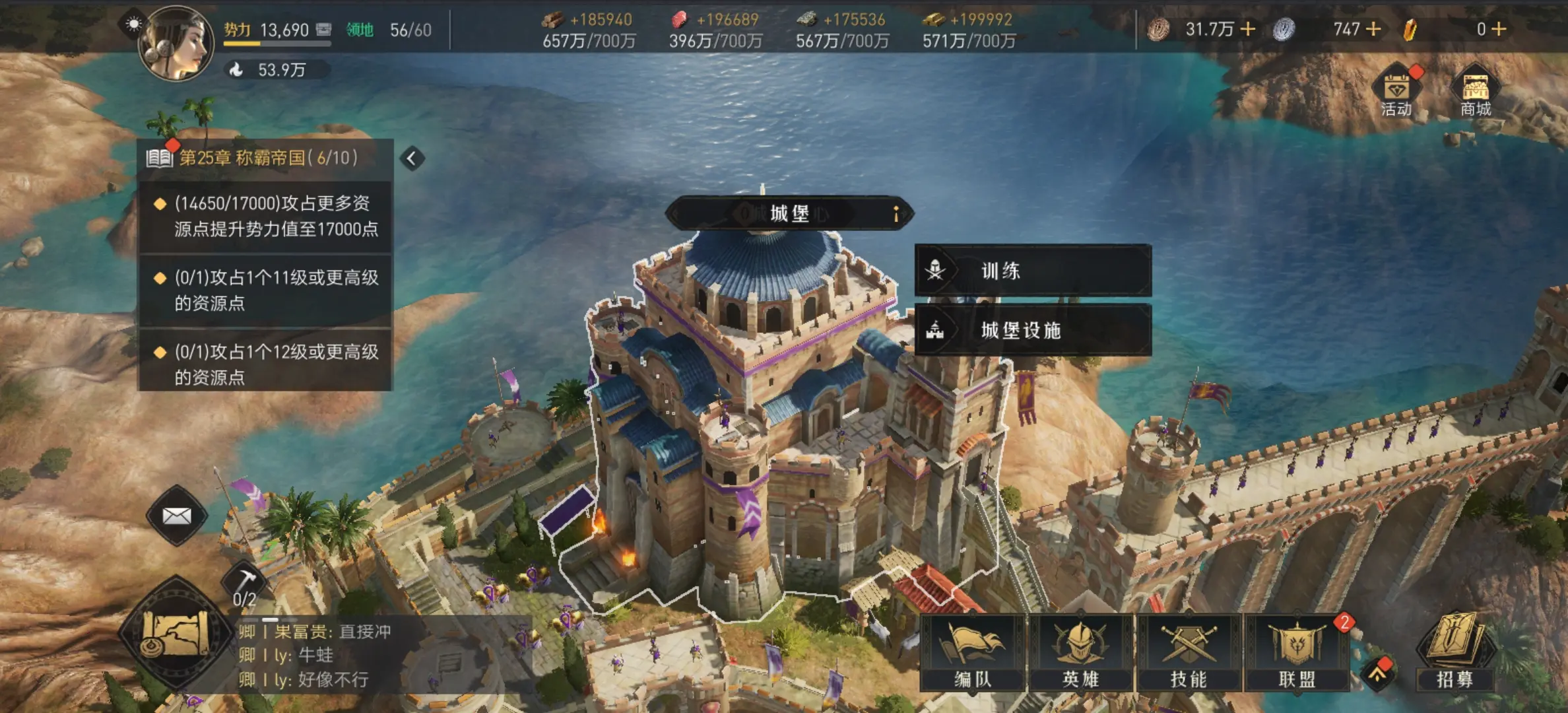Image resolution: width=1568 pixels, height=713 pixels.
Task: Open the 训练 training menu option
Action: [x=1033, y=271]
